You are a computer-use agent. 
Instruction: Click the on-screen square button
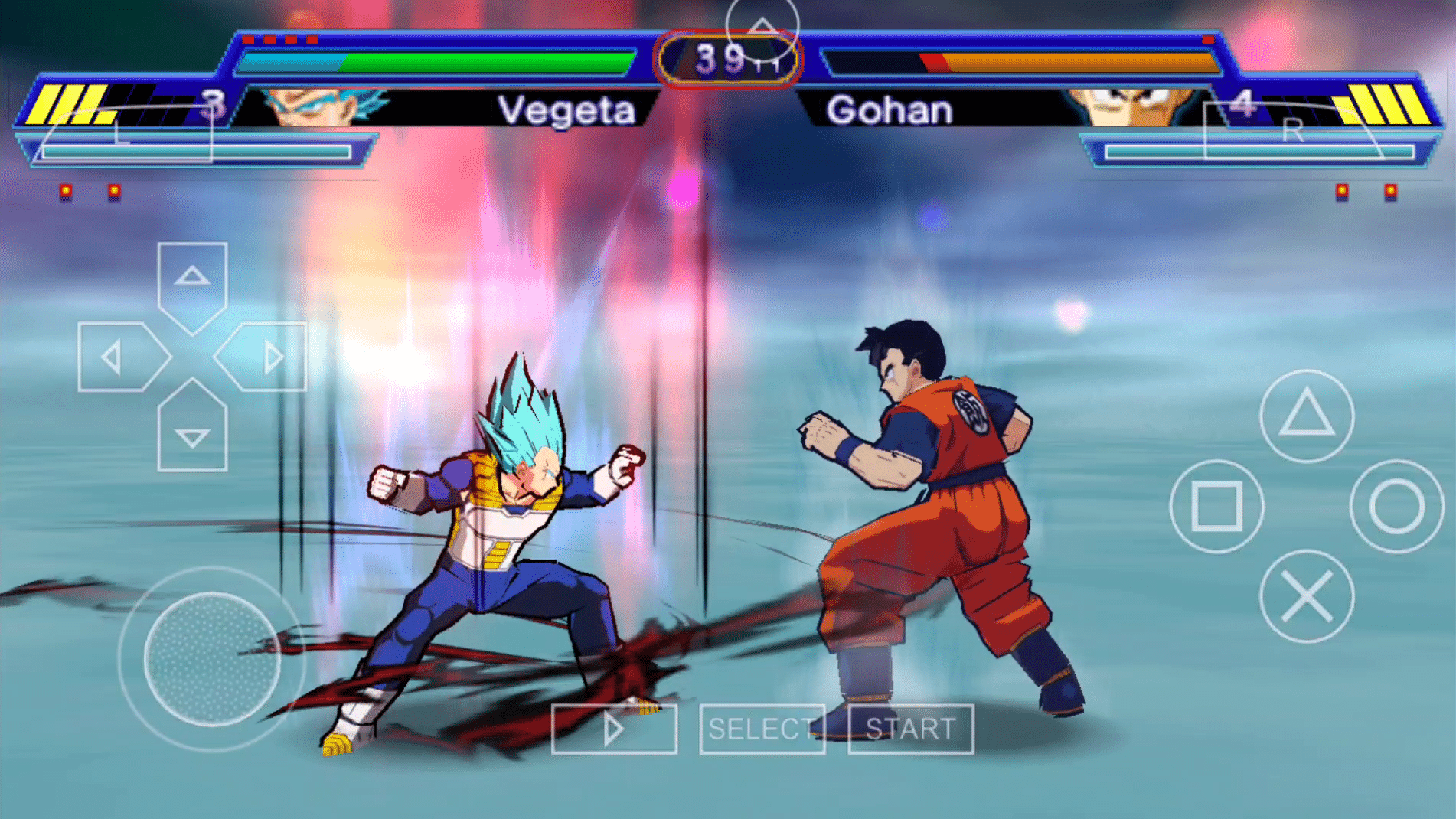1216,506
